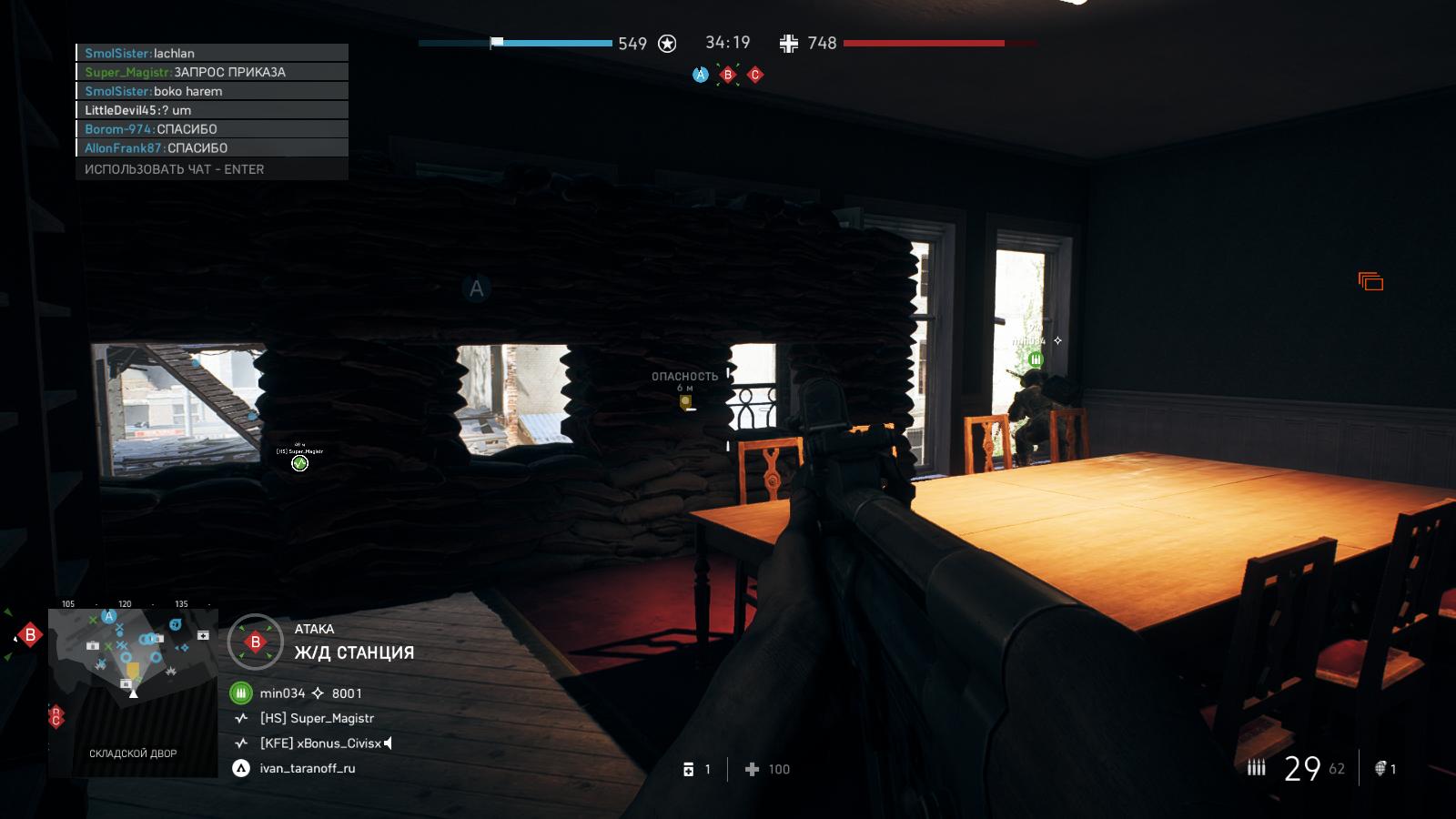Image resolution: width=1456 pixels, height=819 pixels.
Task: Select capture point B indicator at top
Action: (x=727, y=75)
